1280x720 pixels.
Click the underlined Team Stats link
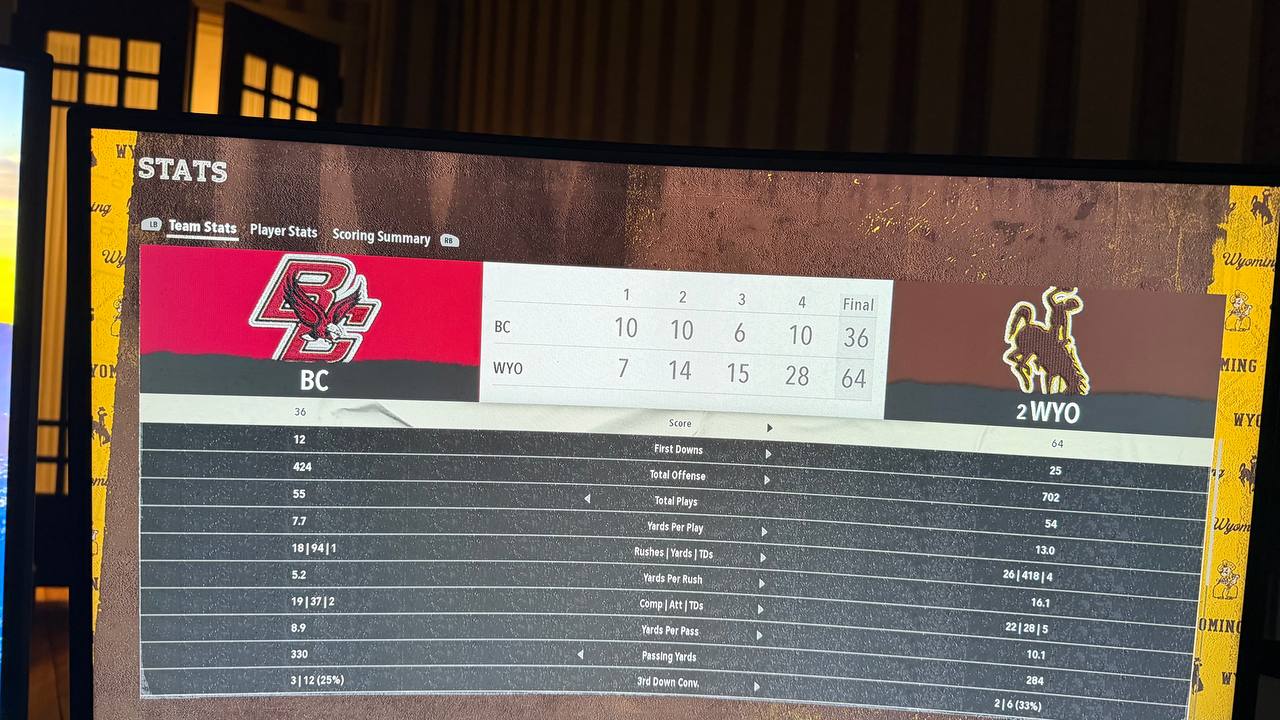(x=203, y=228)
